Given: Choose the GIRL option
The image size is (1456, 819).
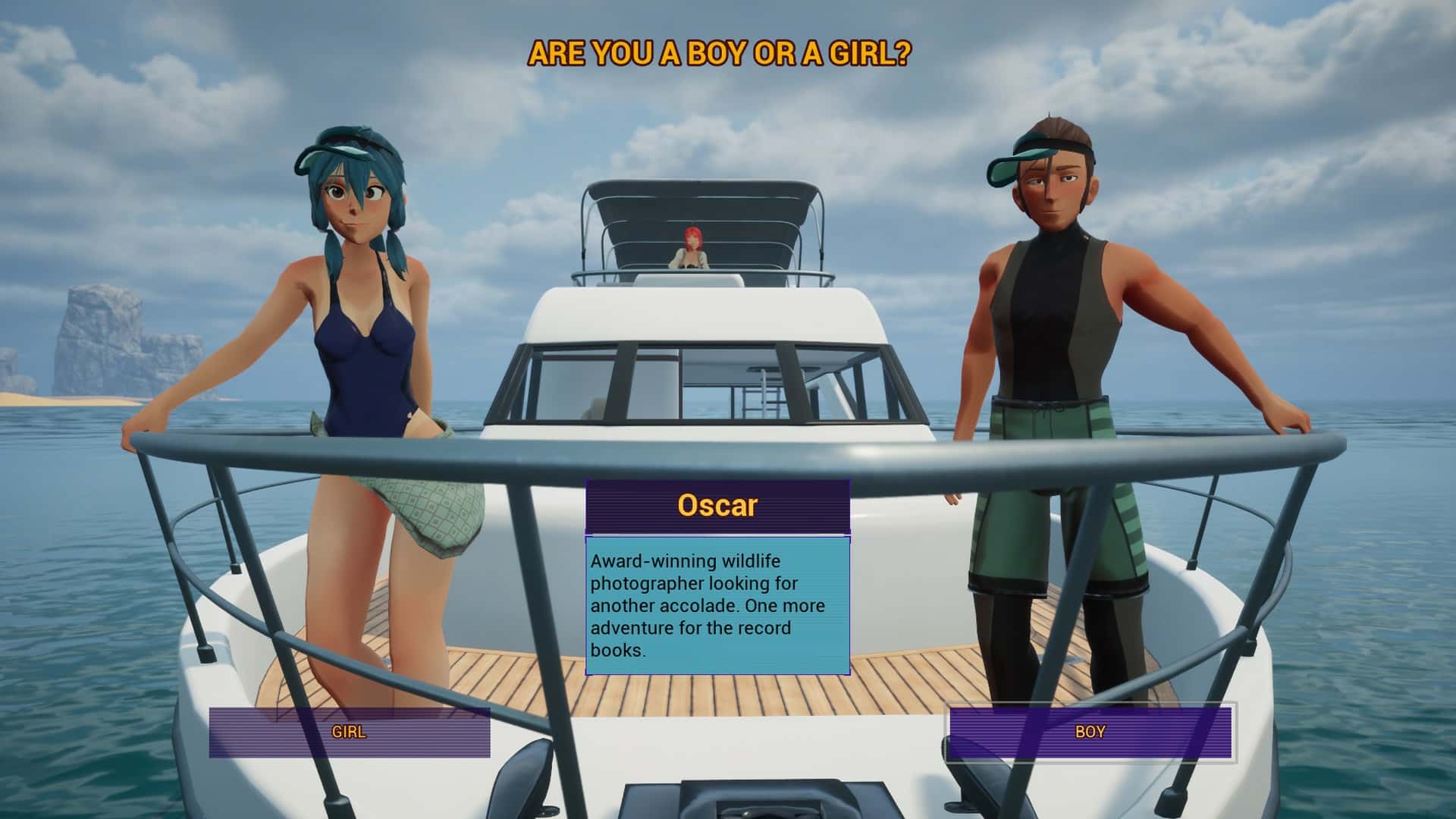Looking at the screenshot, I should coord(349,733).
